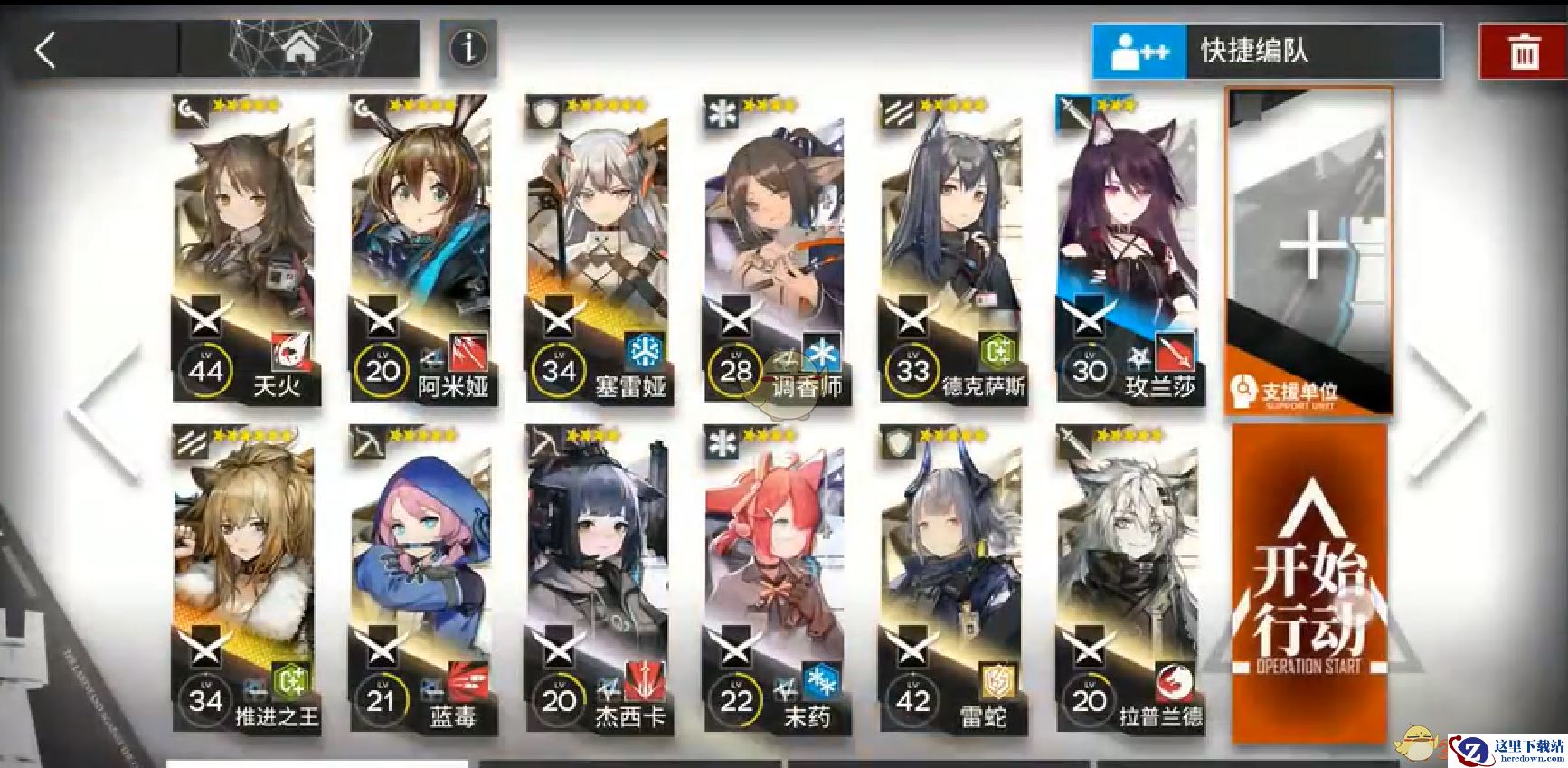This screenshot has height=768, width=1568.
Task: Start the operation with 开始行动
Action: tap(1308, 583)
